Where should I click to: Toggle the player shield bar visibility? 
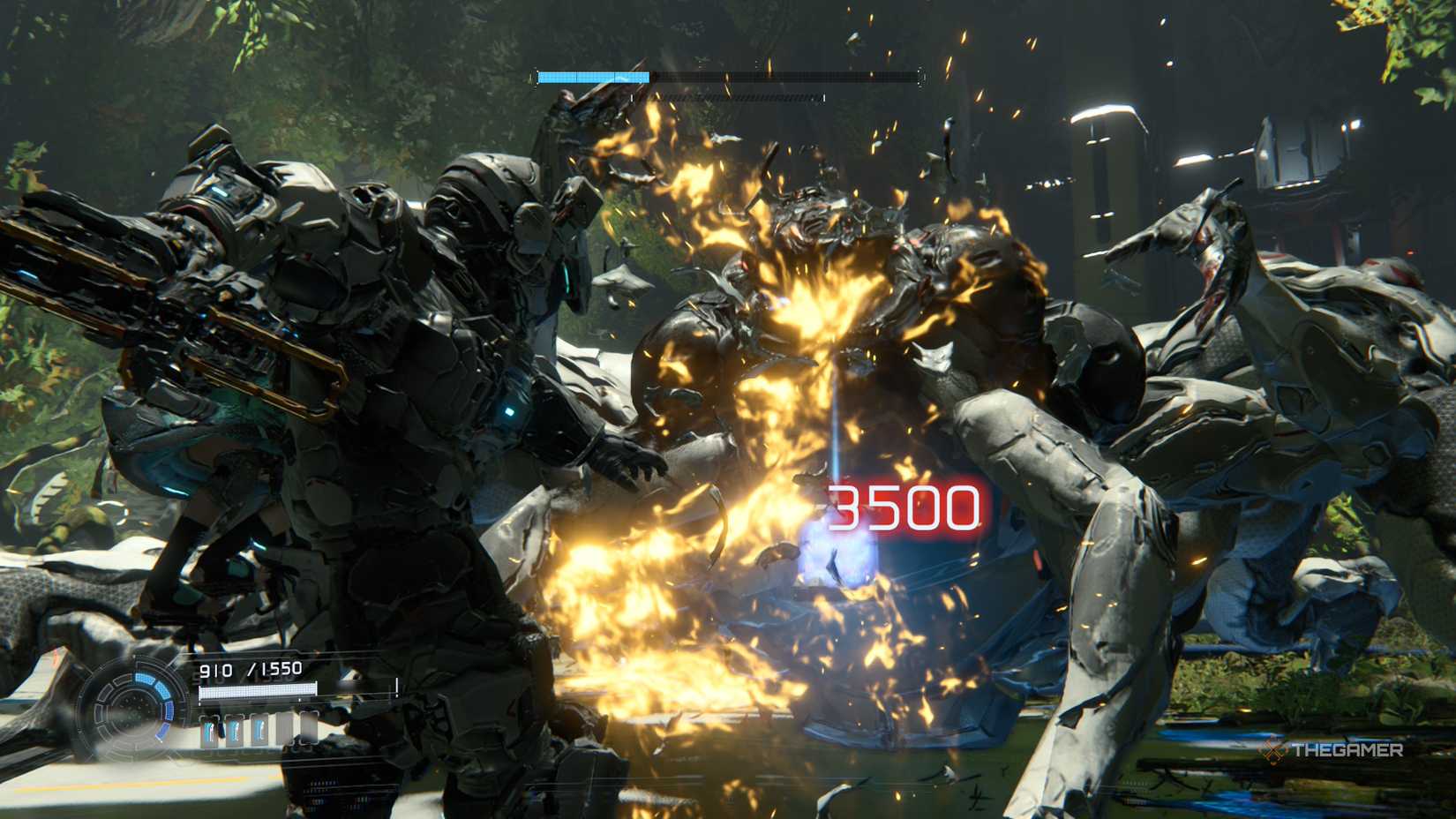[x=259, y=693]
